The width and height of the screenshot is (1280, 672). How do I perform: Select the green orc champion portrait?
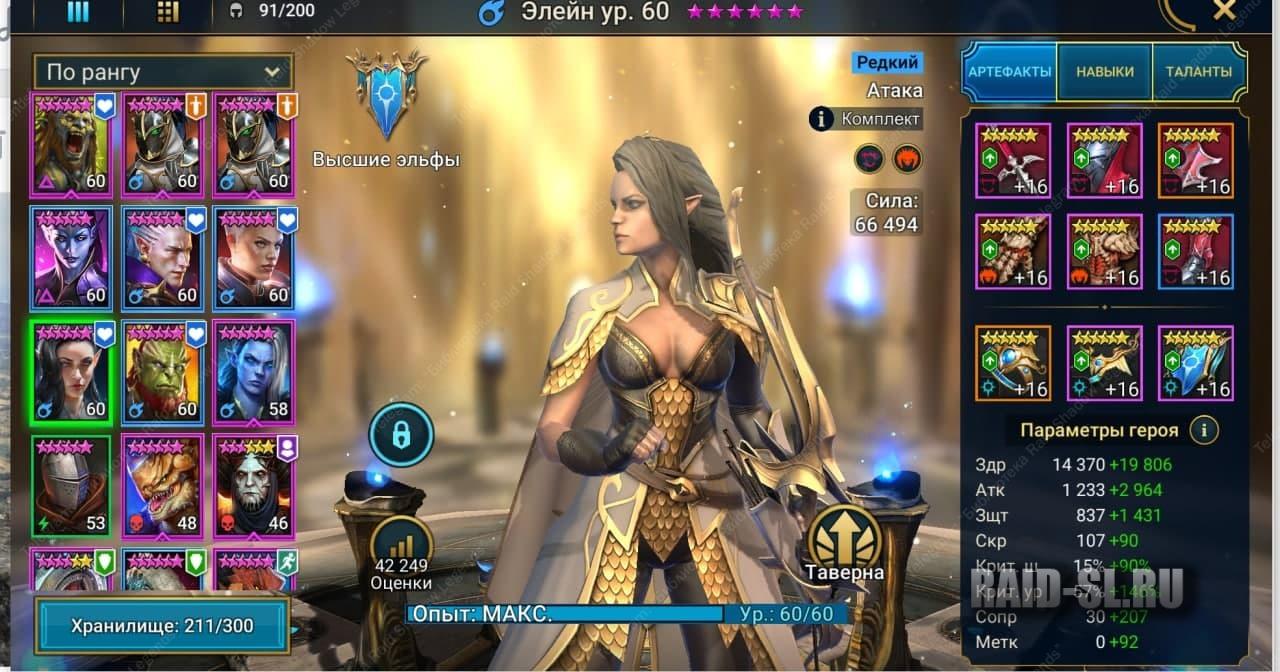coord(161,370)
